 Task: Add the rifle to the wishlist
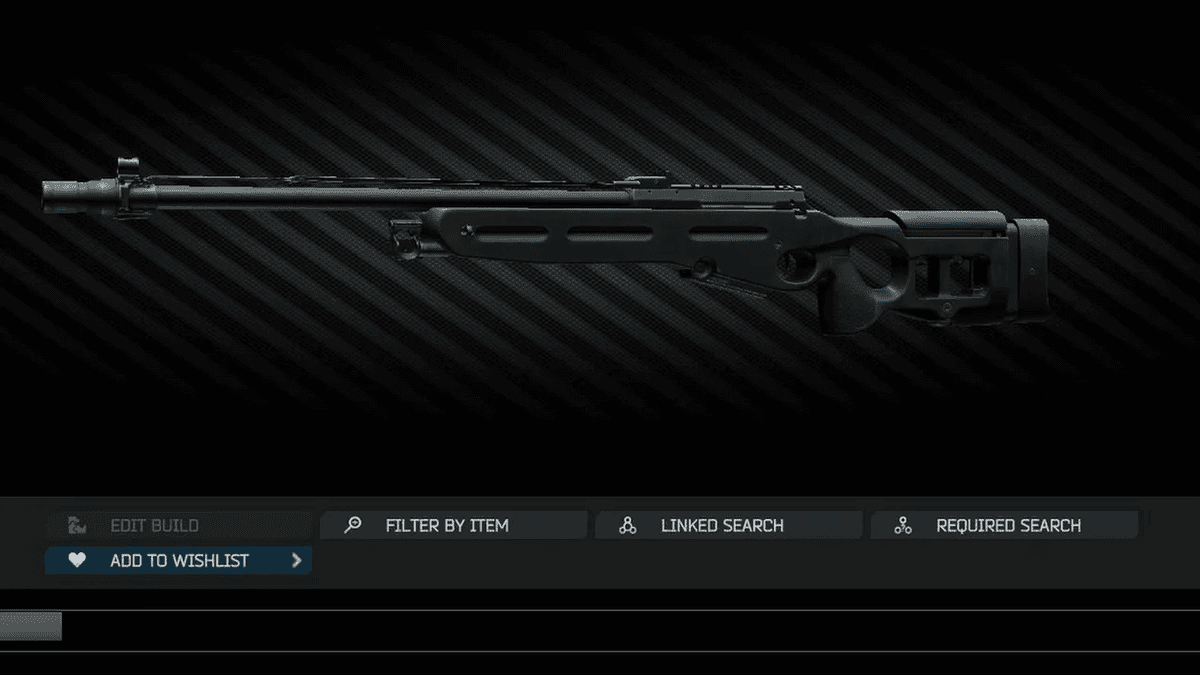tap(179, 561)
